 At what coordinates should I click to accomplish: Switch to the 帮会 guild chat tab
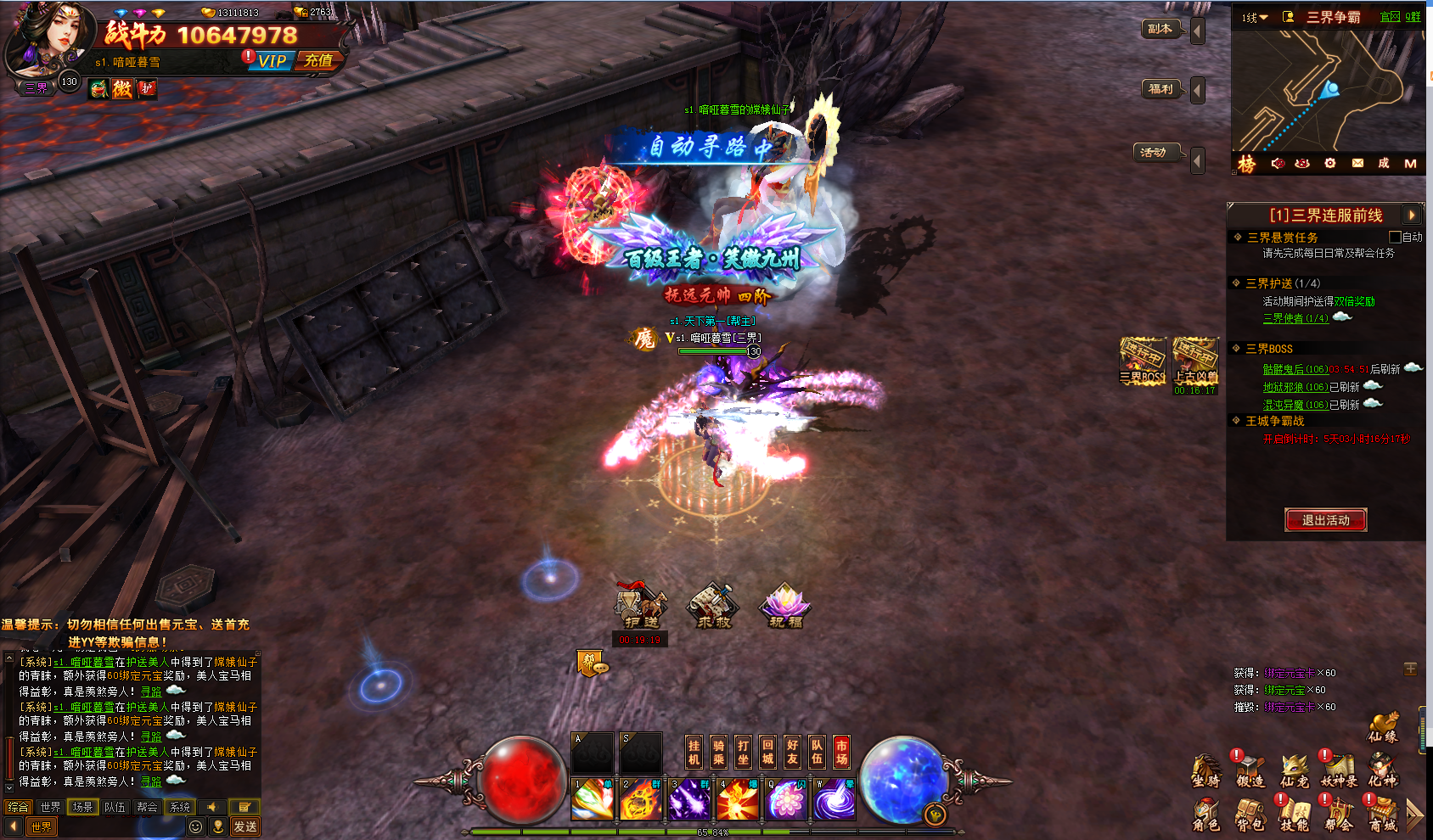click(x=147, y=807)
